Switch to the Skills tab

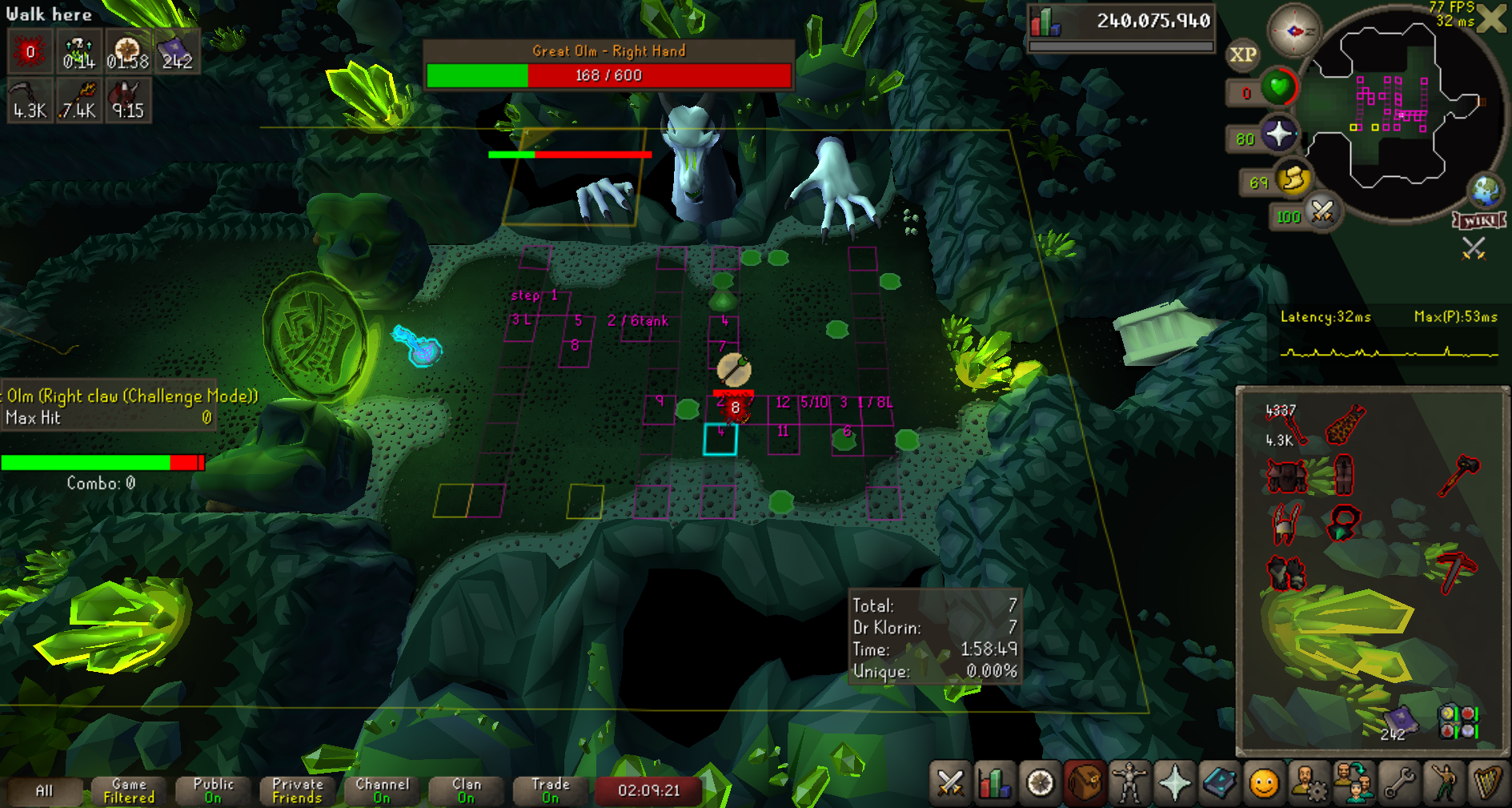tap(995, 782)
